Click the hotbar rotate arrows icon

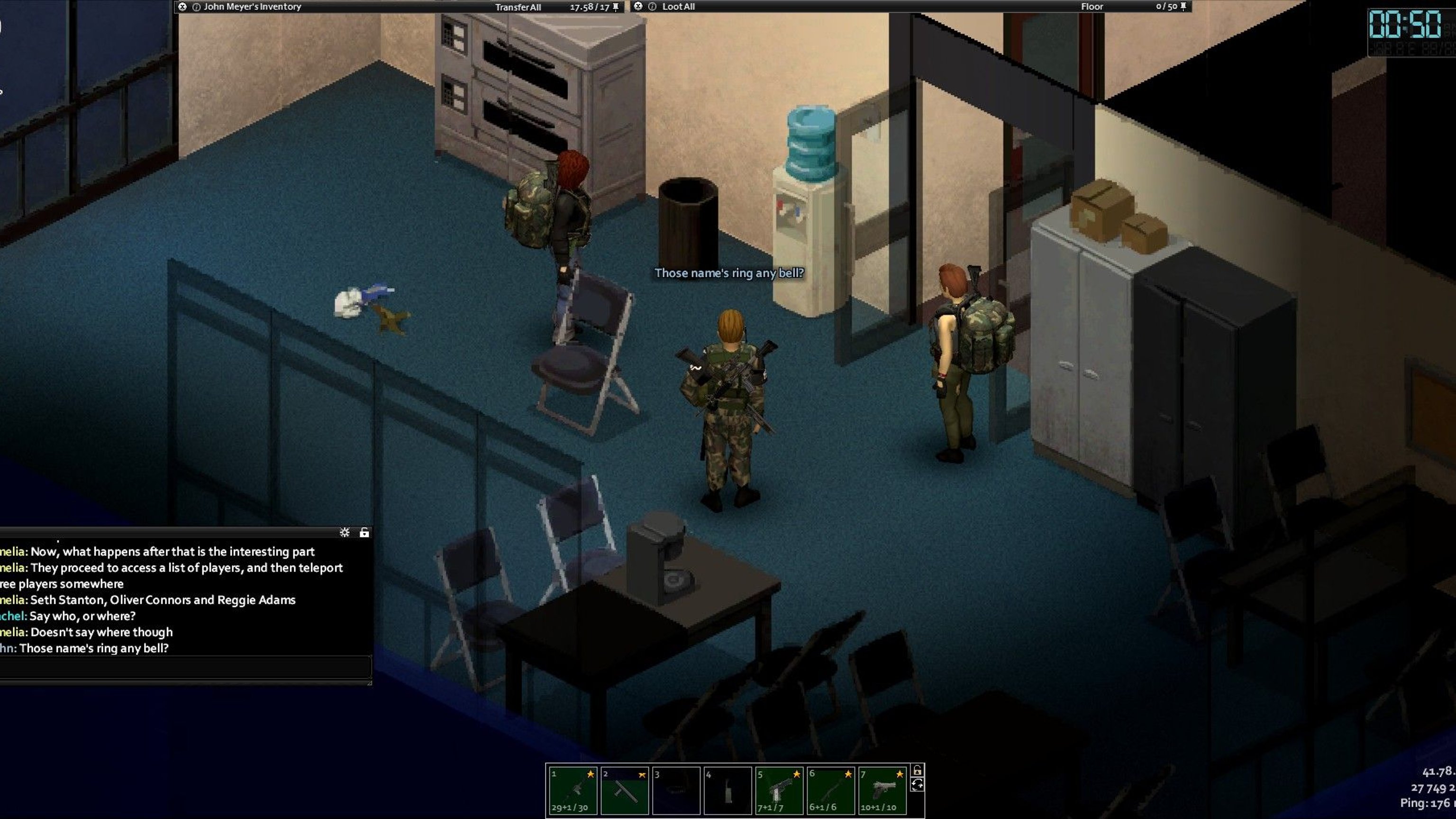(918, 784)
